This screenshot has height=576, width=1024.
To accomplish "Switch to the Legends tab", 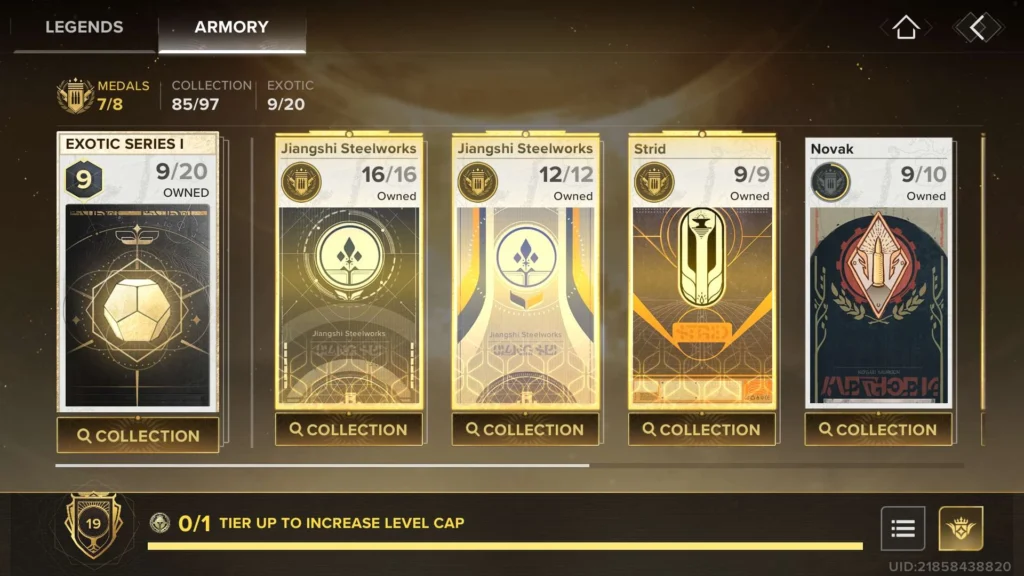I will [83, 27].
